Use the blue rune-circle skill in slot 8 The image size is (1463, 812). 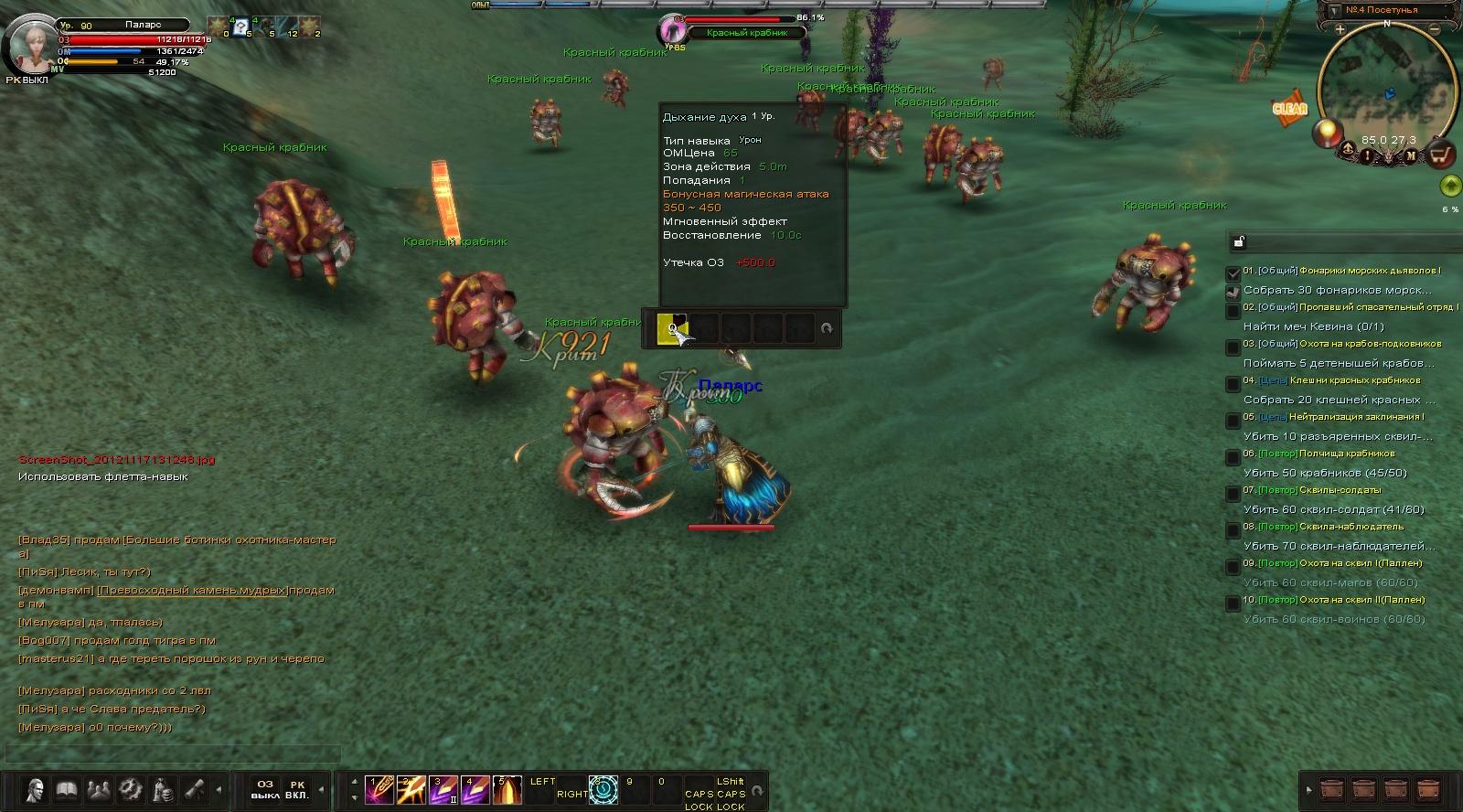pyautogui.click(x=603, y=789)
